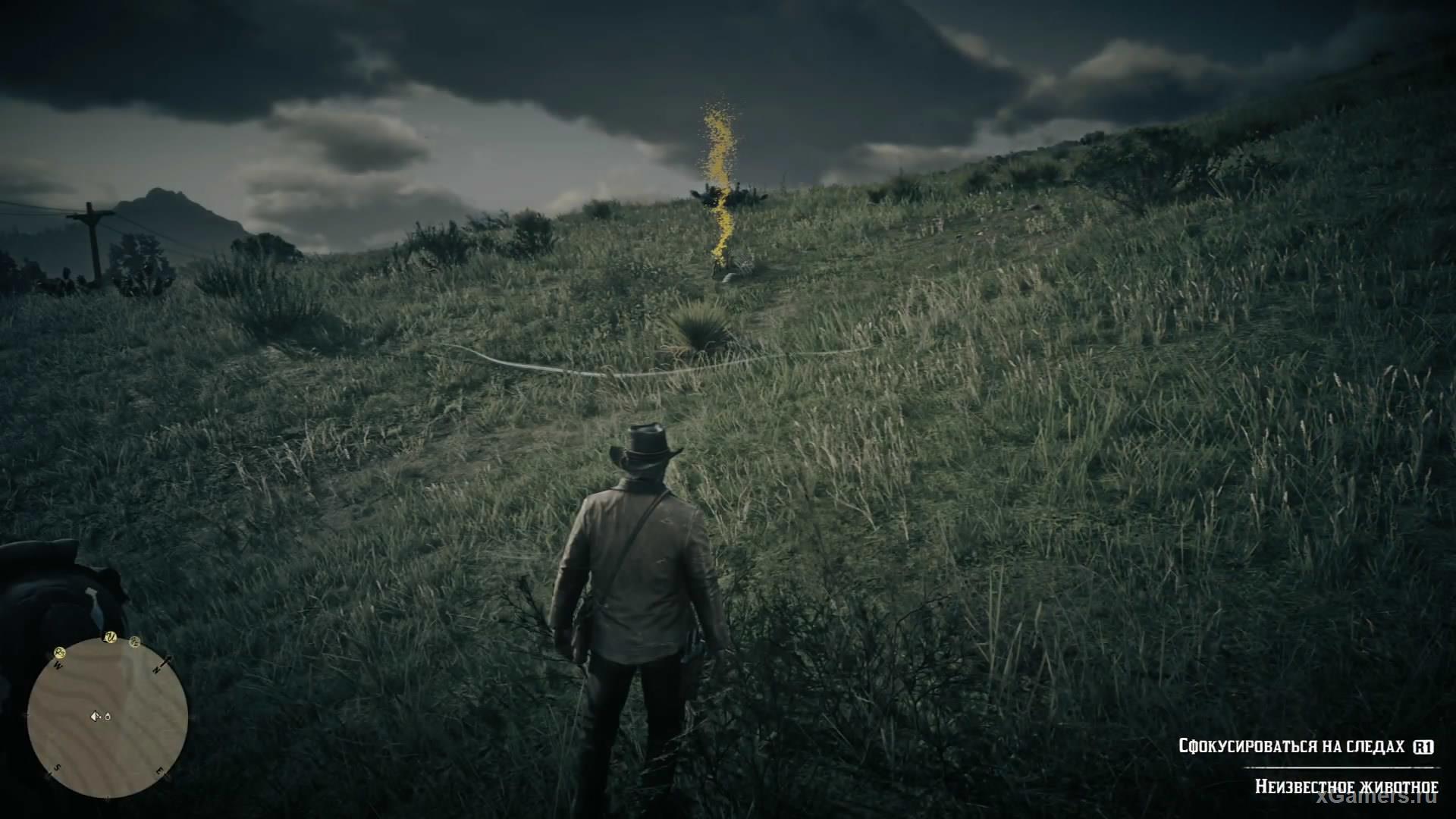Screen dimensions: 1456x819
Task: Select the "U" marker on the minimap edge
Action: (x=109, y=637)
